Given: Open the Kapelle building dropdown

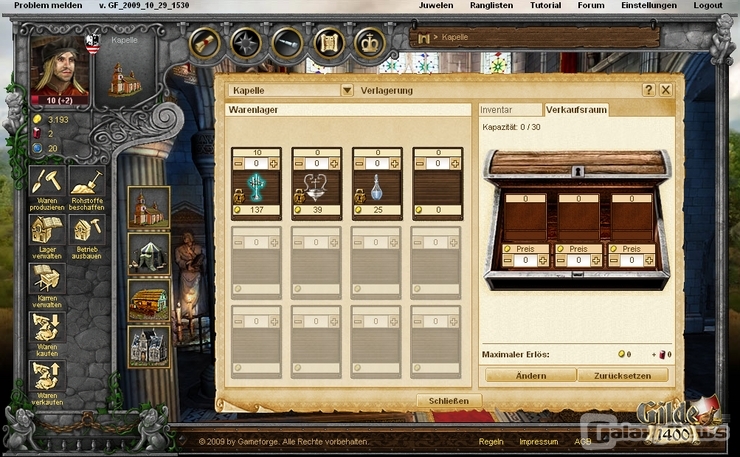Looking at the screenshot, I should click(x=347, y=90).
